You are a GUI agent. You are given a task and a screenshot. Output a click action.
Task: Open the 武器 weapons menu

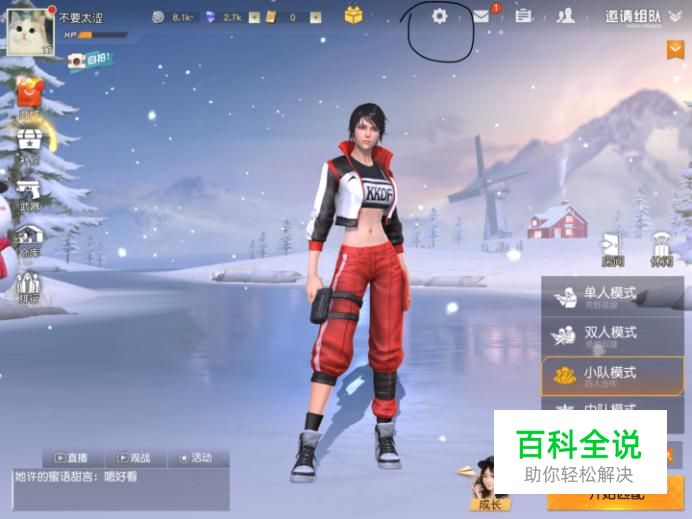(x=29, y=194)
